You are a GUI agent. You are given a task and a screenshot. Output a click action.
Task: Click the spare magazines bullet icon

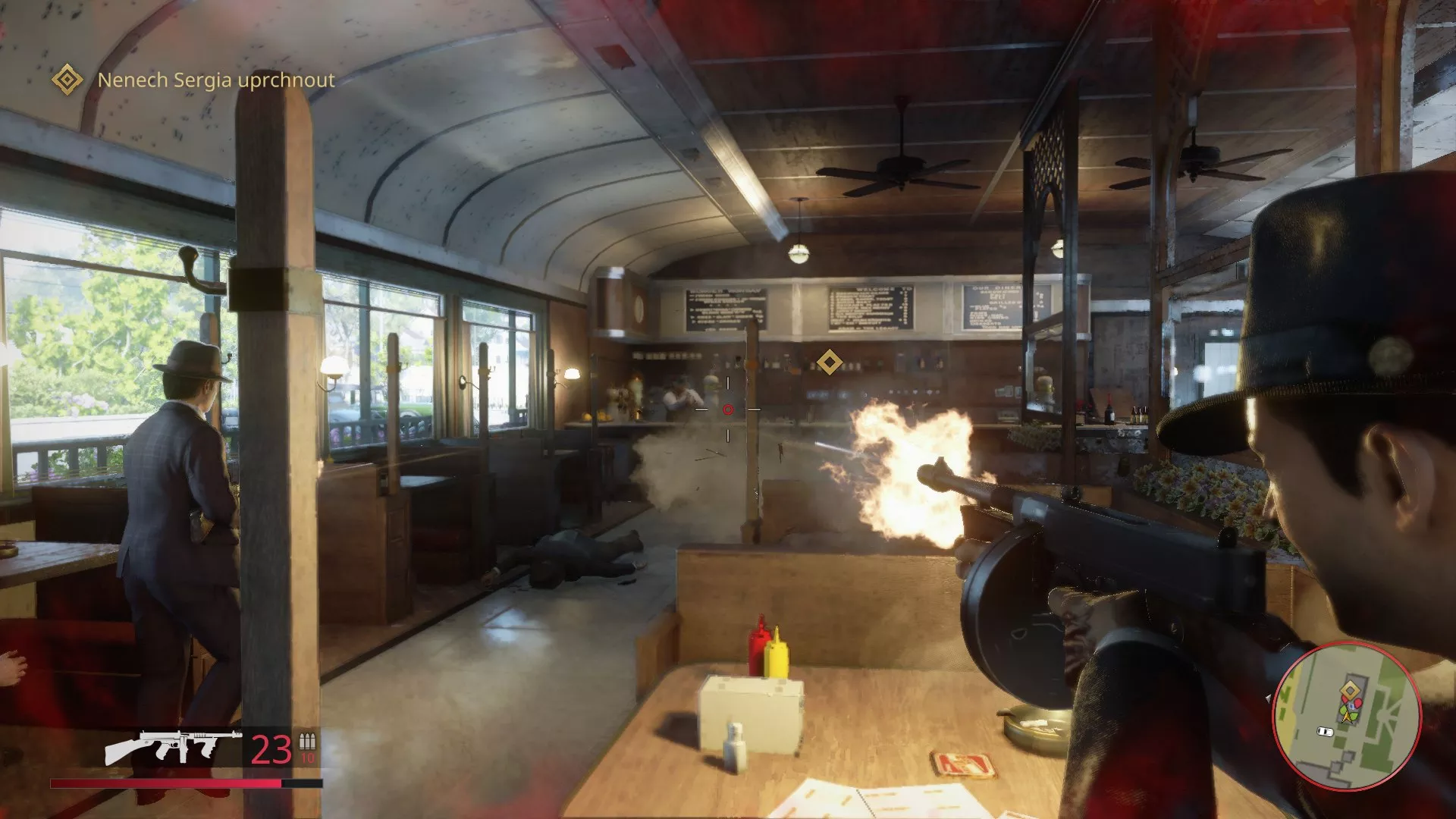point(306,742)
